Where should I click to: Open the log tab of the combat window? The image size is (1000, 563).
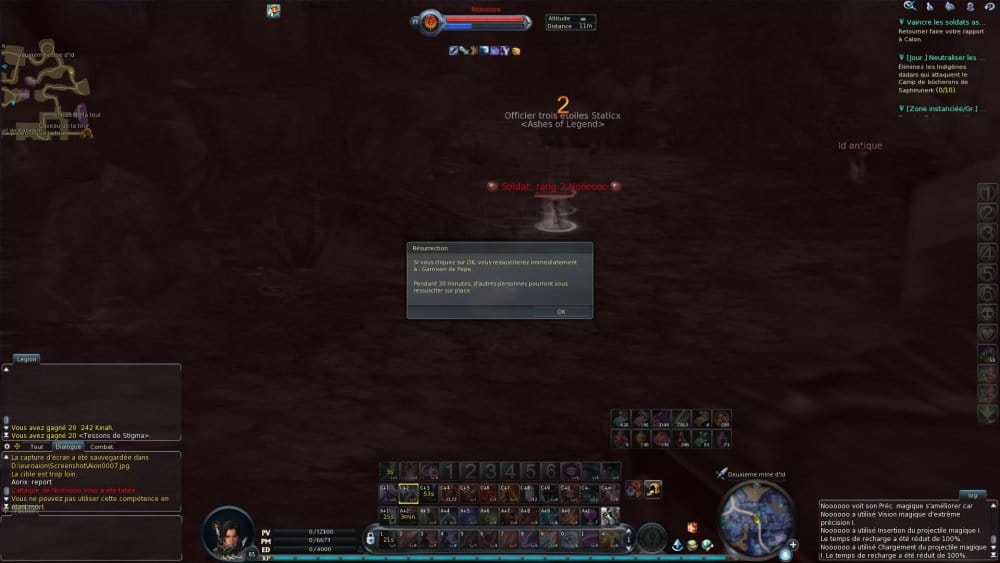[969, 494]
